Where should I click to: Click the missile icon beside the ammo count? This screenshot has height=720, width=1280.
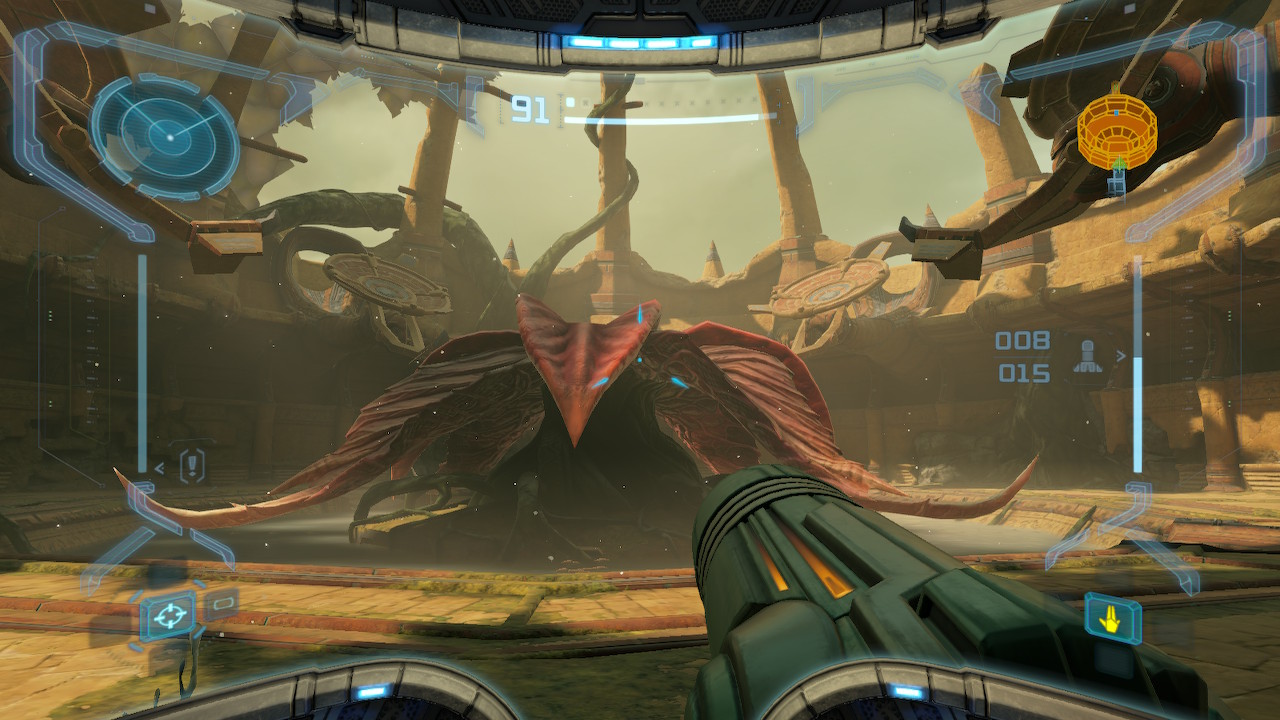[1087, 357]
